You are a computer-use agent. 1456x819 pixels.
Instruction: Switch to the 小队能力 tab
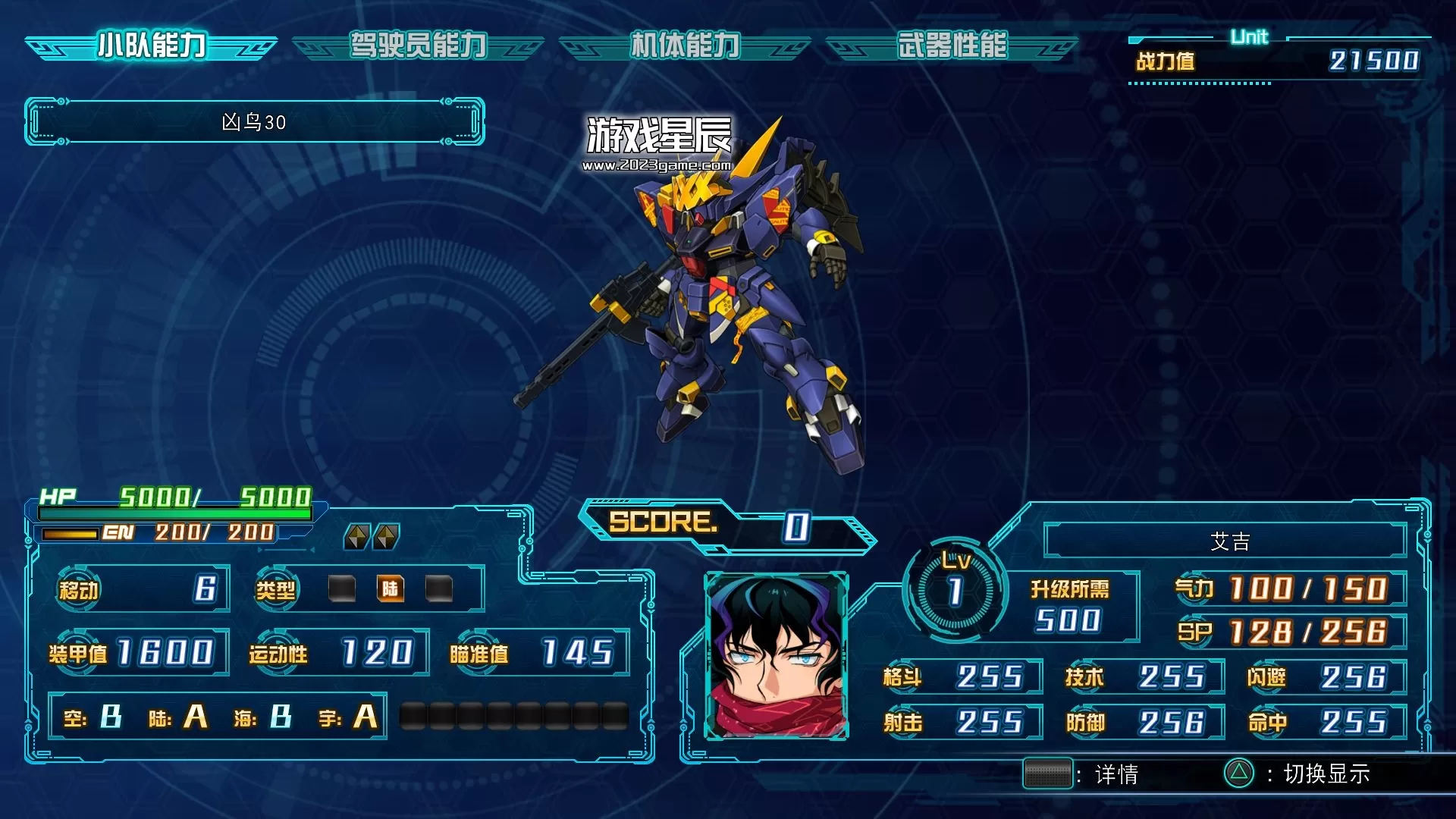click(152, 46)
